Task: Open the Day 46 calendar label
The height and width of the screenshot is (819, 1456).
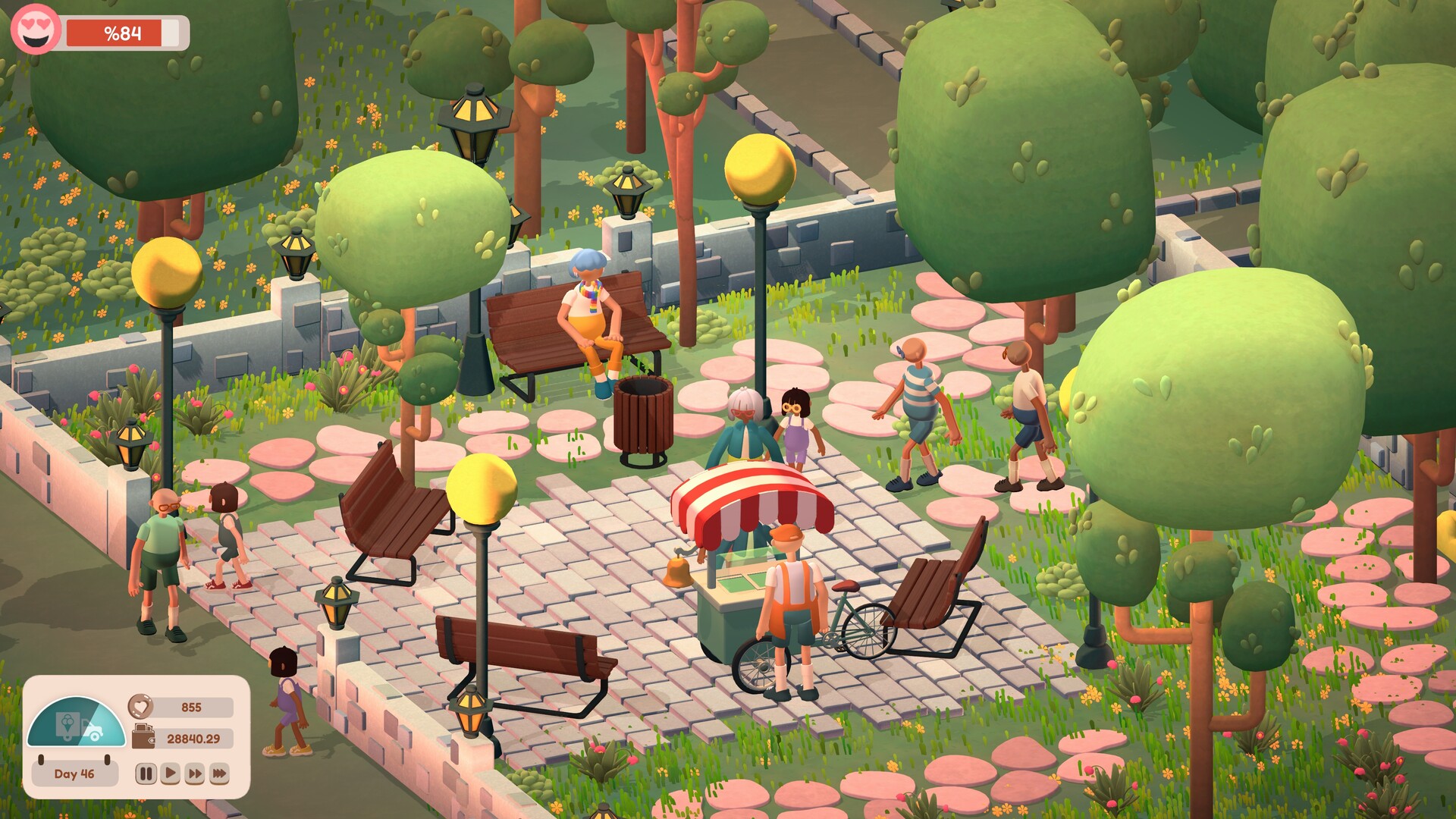Action: click(74, 773)
